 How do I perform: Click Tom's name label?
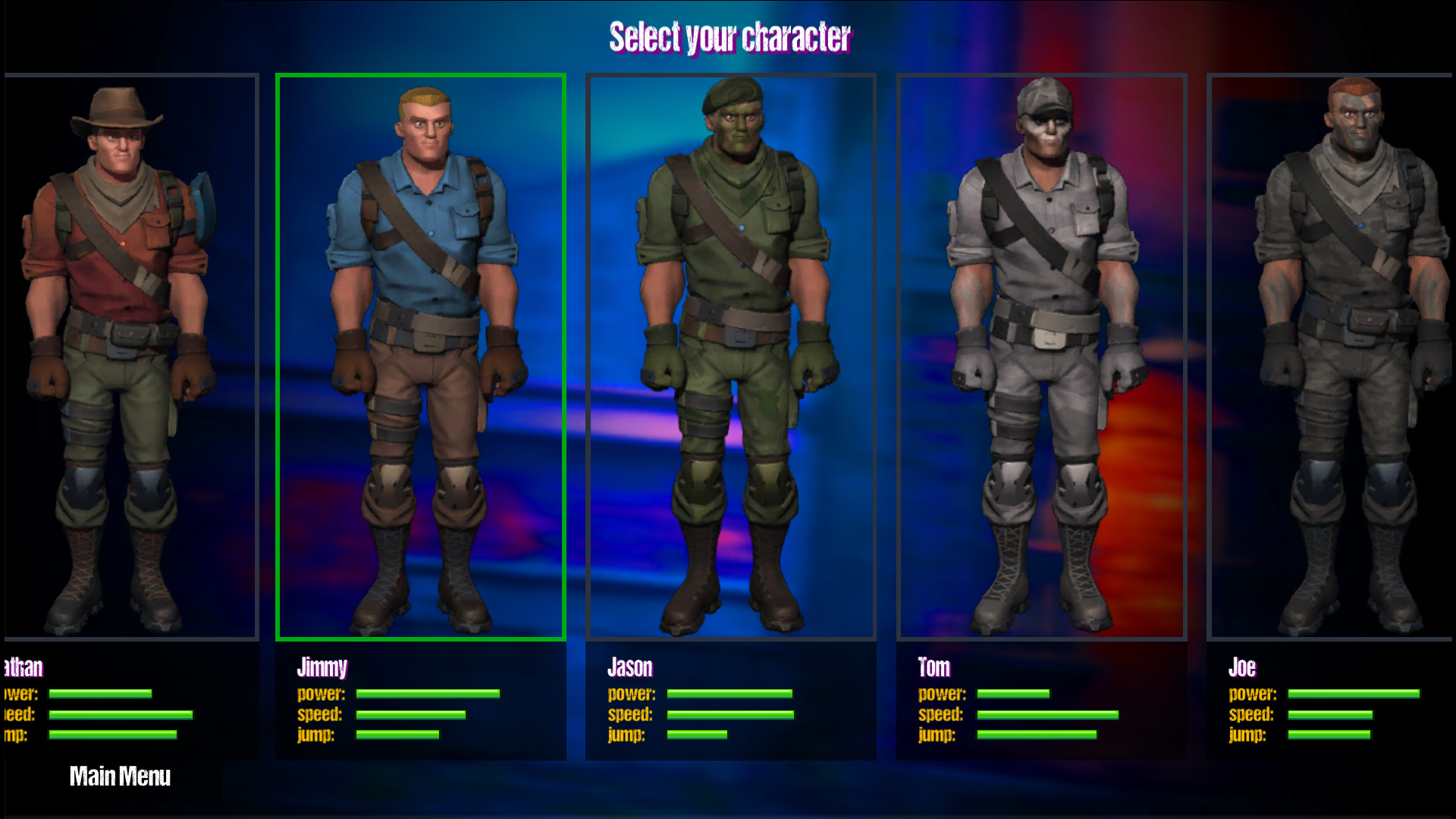(934, 667)
